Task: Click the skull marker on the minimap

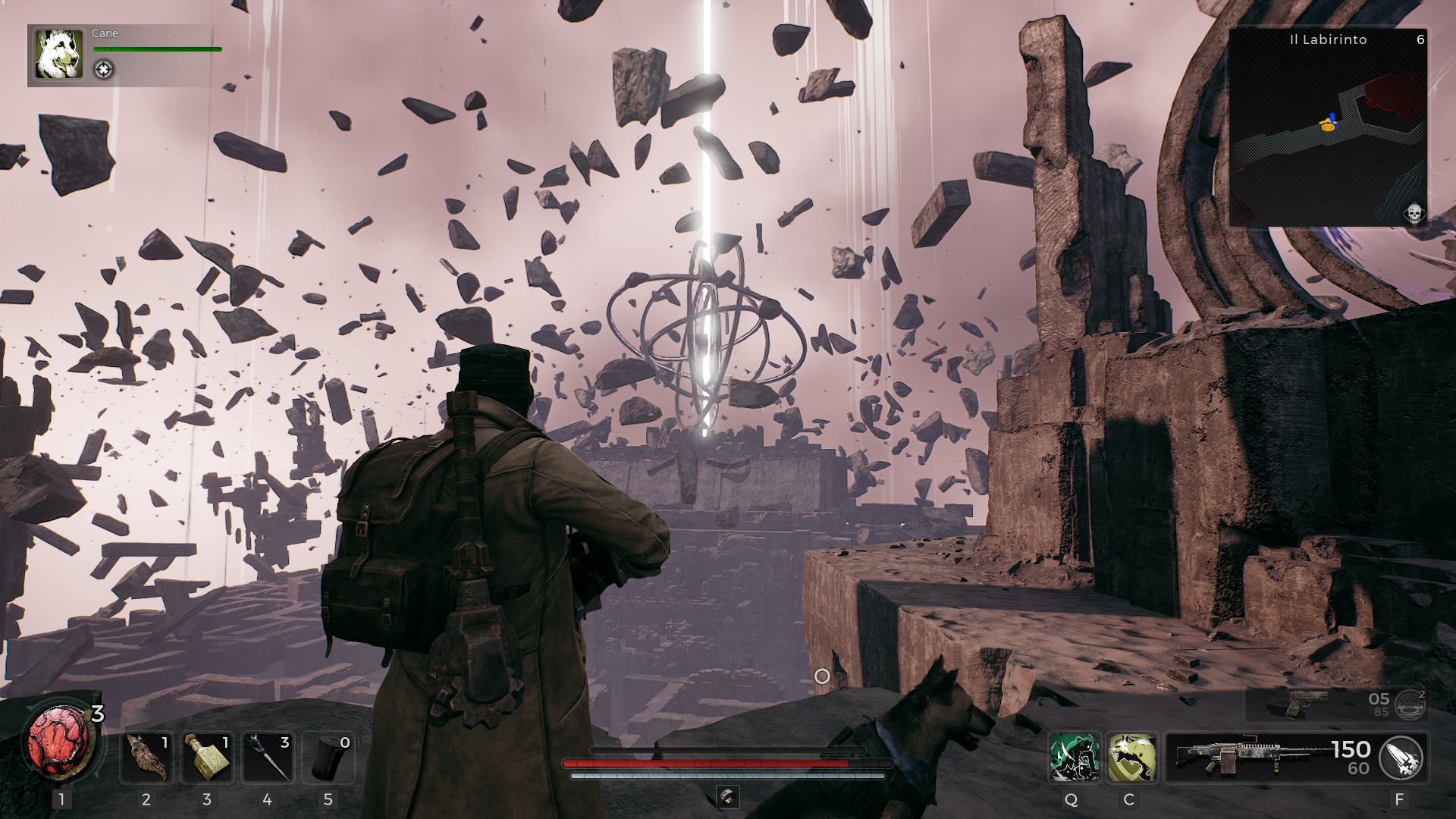Action: (x=1414, y=213)
